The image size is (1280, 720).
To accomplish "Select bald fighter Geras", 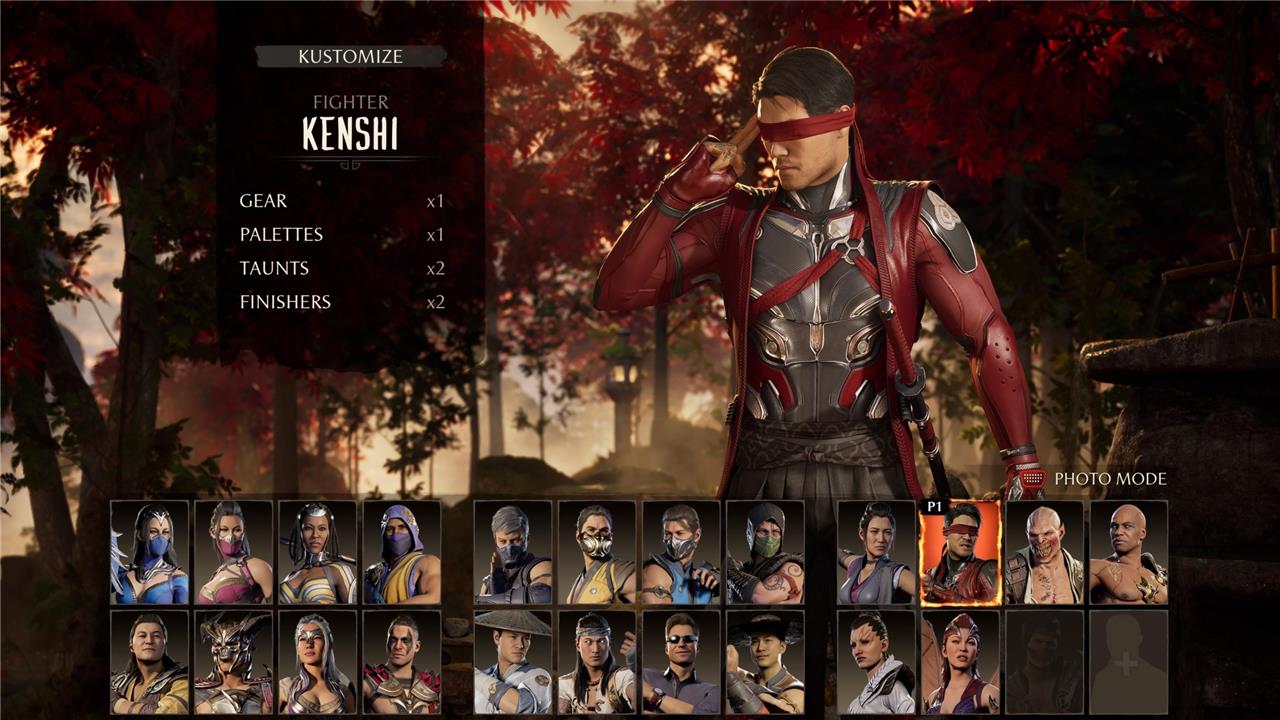I will (1128, 552).
